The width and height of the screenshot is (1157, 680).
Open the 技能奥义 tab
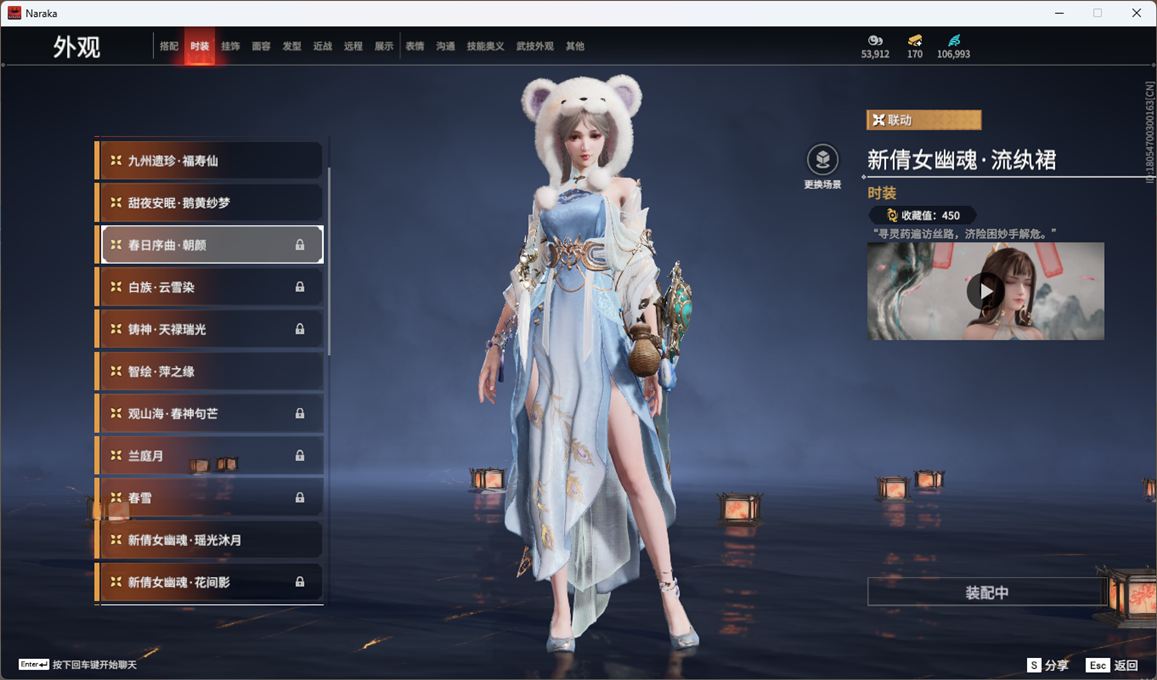pyautogui.click(x=485, y=46)
